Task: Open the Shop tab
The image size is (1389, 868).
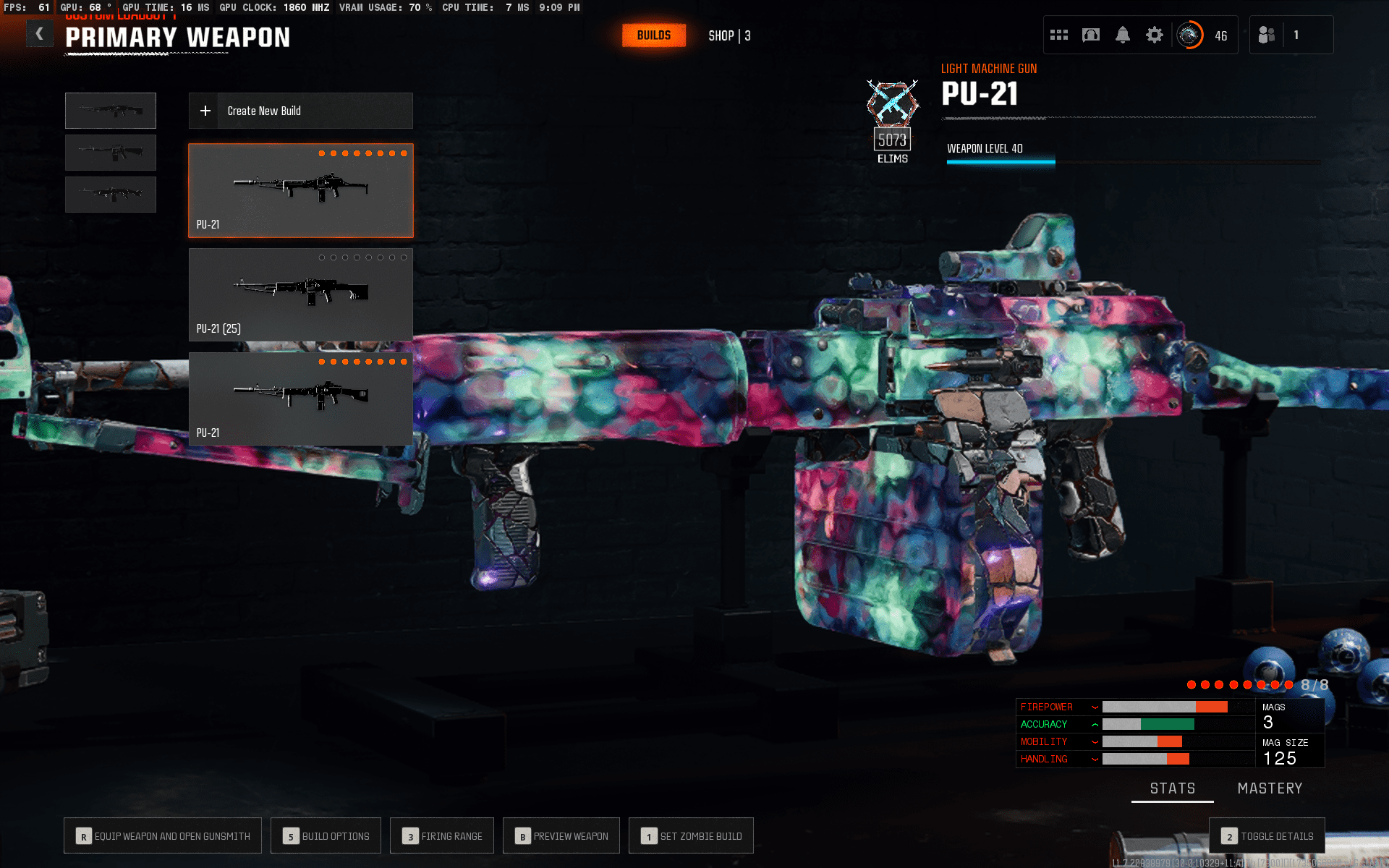Action: click(729, 35)
